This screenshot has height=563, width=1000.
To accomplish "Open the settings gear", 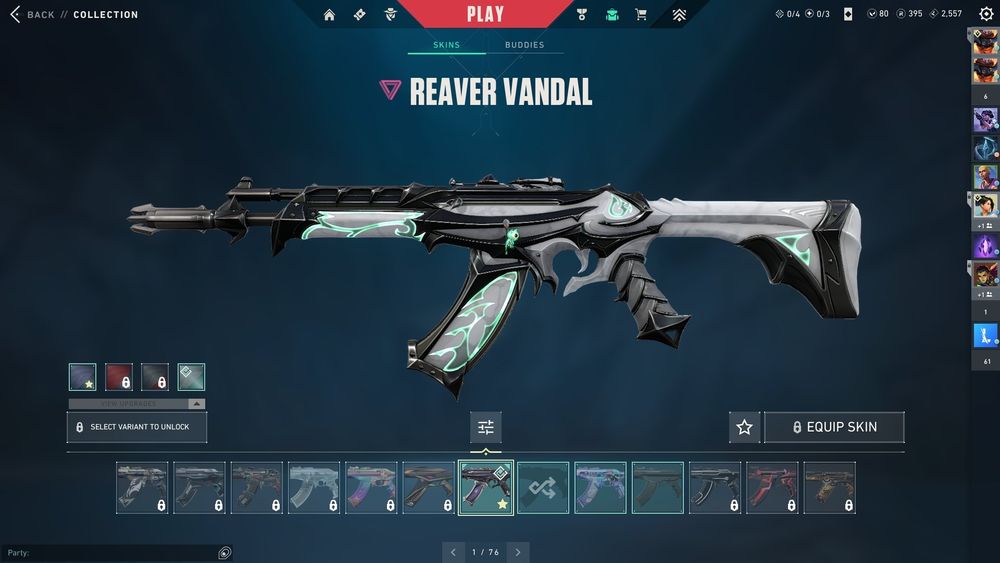I will (x=986, y=14).
